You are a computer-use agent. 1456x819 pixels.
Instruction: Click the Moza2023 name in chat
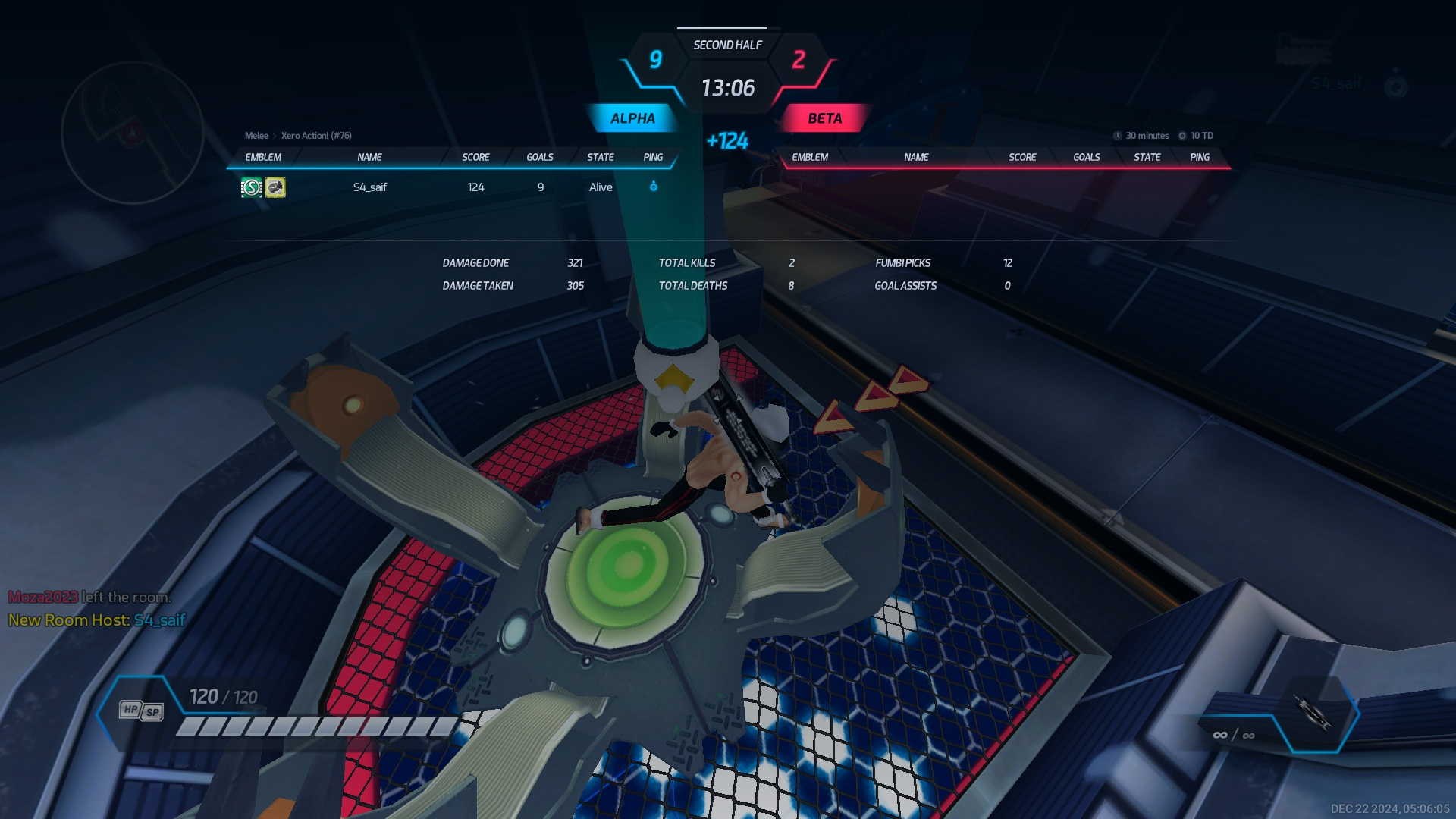(43, 598)
